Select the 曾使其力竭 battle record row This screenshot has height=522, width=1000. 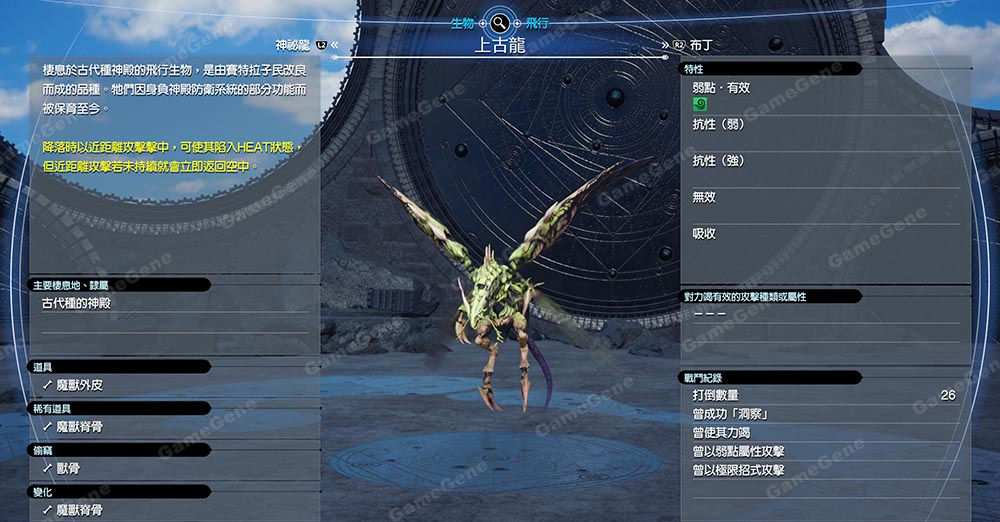coord(721,433)
